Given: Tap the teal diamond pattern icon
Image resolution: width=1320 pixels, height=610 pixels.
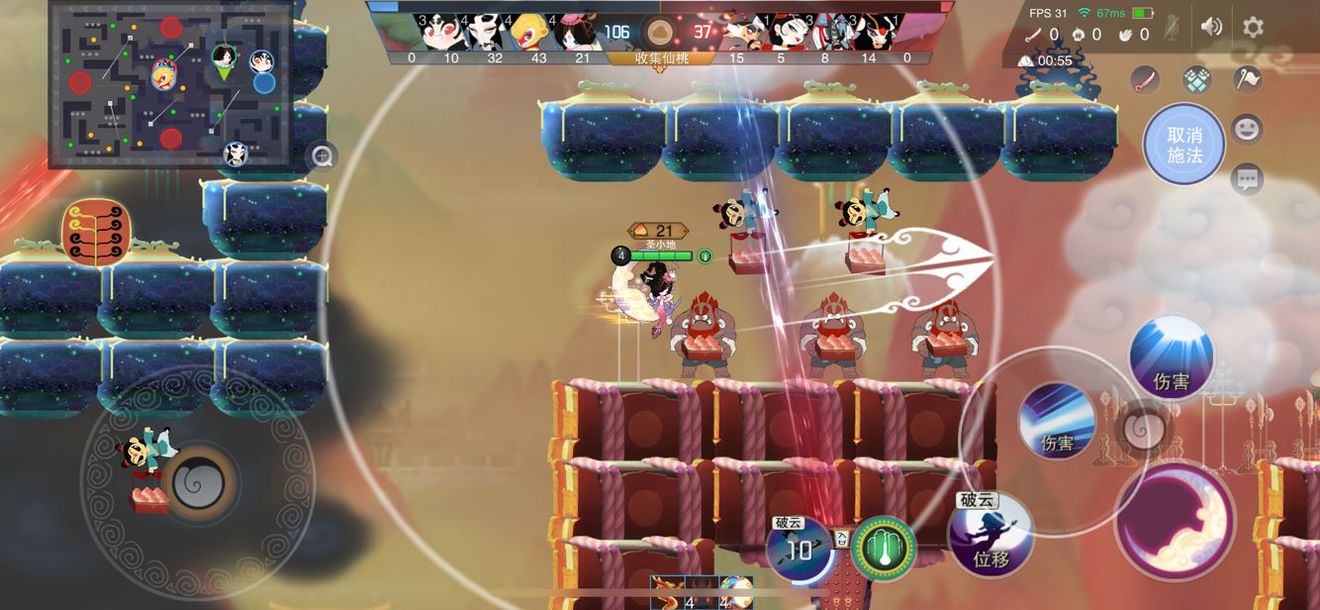Looking at the screenshot, I should (1197, 79).
